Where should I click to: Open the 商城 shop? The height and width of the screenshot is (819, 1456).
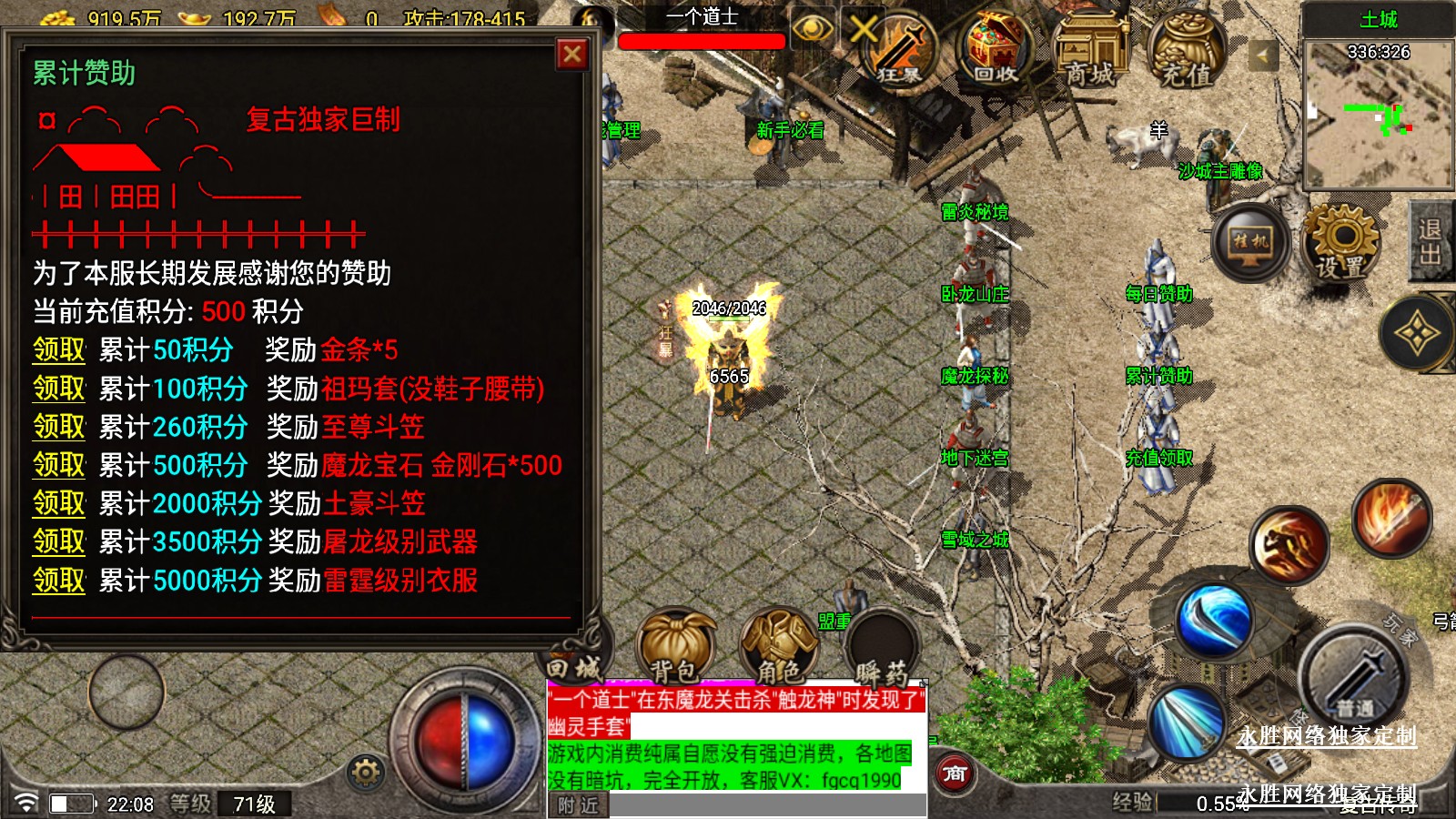[1090, 51]
